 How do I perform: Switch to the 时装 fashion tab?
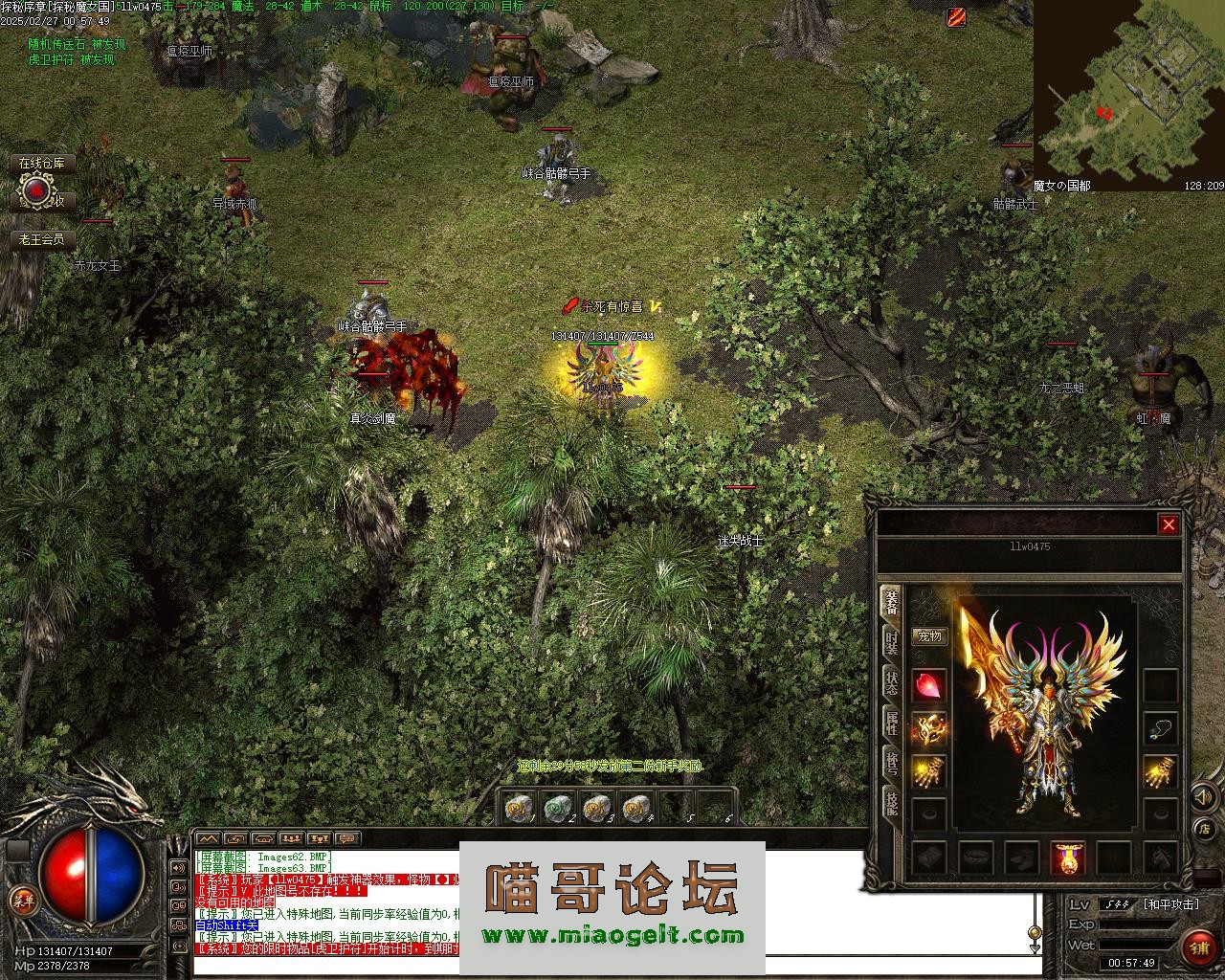(891, 642)
